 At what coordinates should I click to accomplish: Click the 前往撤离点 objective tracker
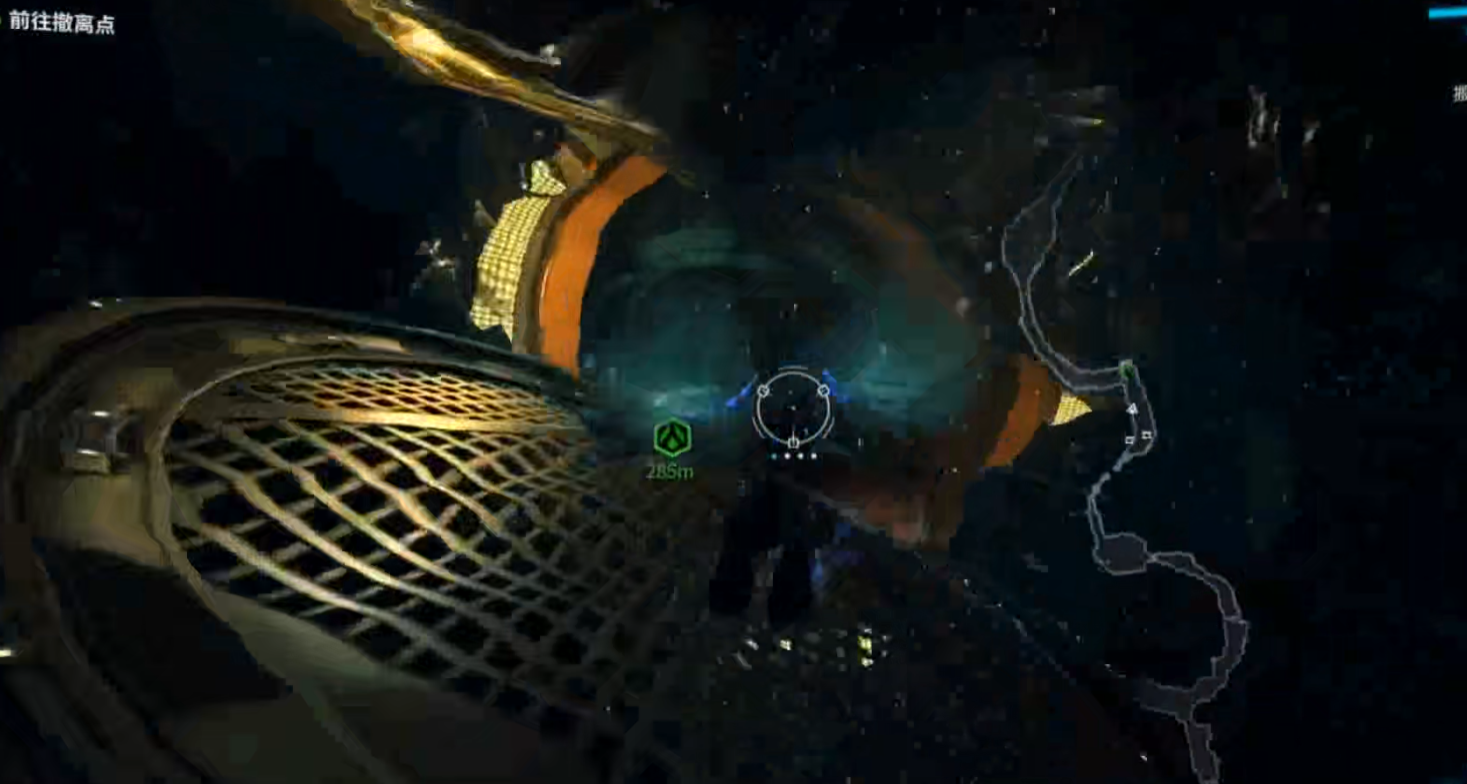62,24
